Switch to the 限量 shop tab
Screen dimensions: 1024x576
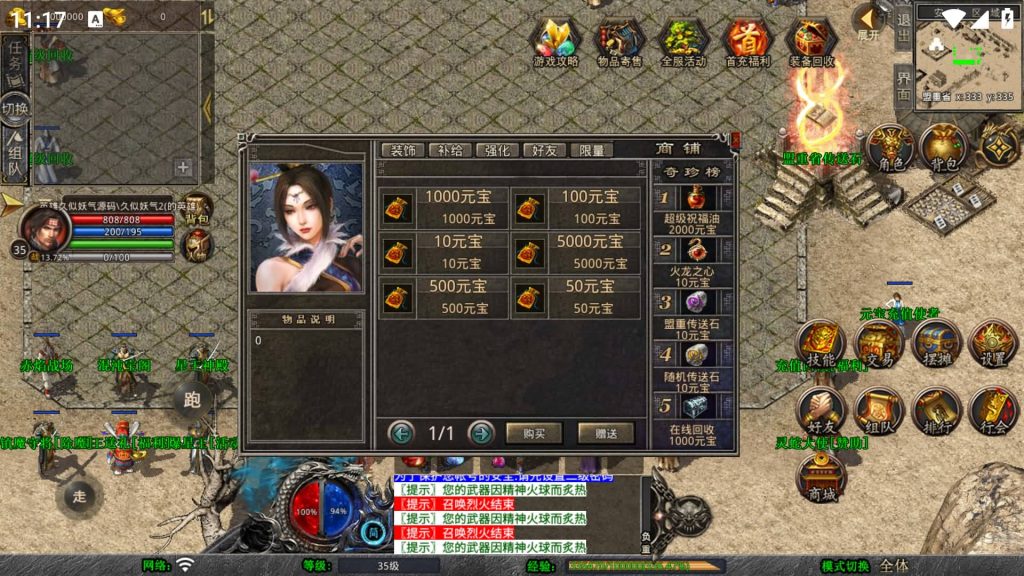(592, 150)
